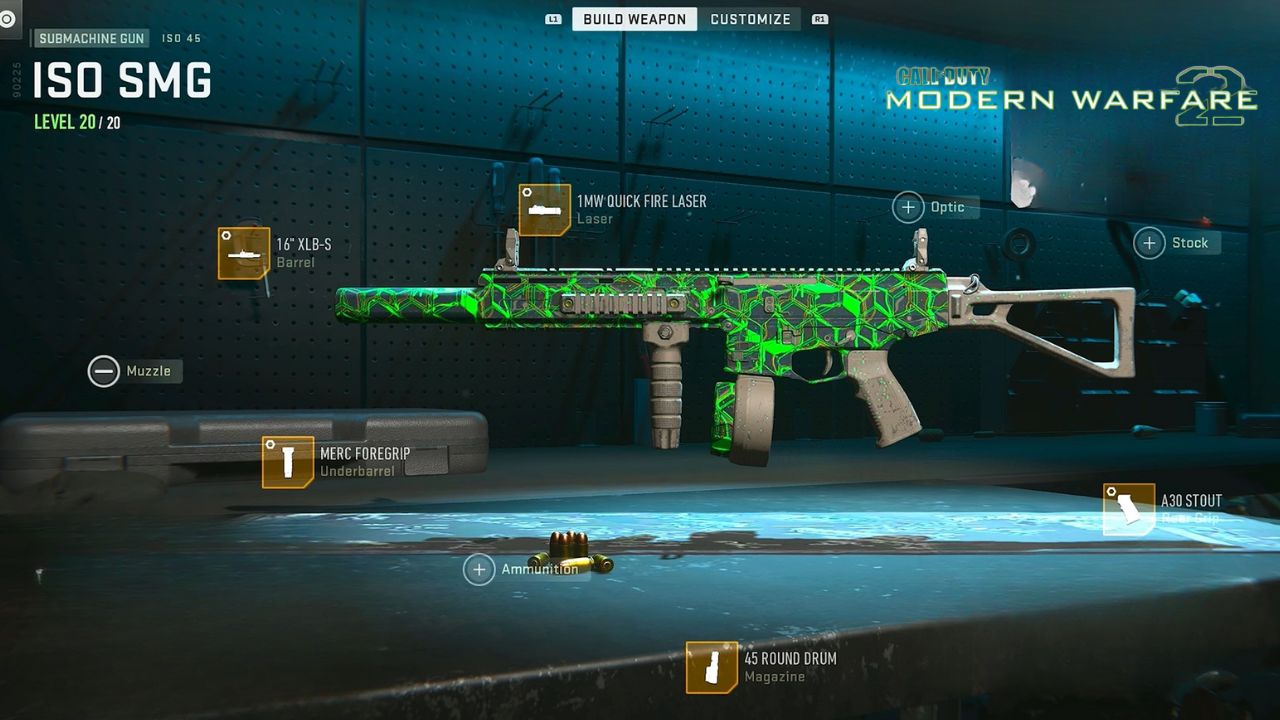Select the 16" XLB-S barrel slot

click(244, 253)
